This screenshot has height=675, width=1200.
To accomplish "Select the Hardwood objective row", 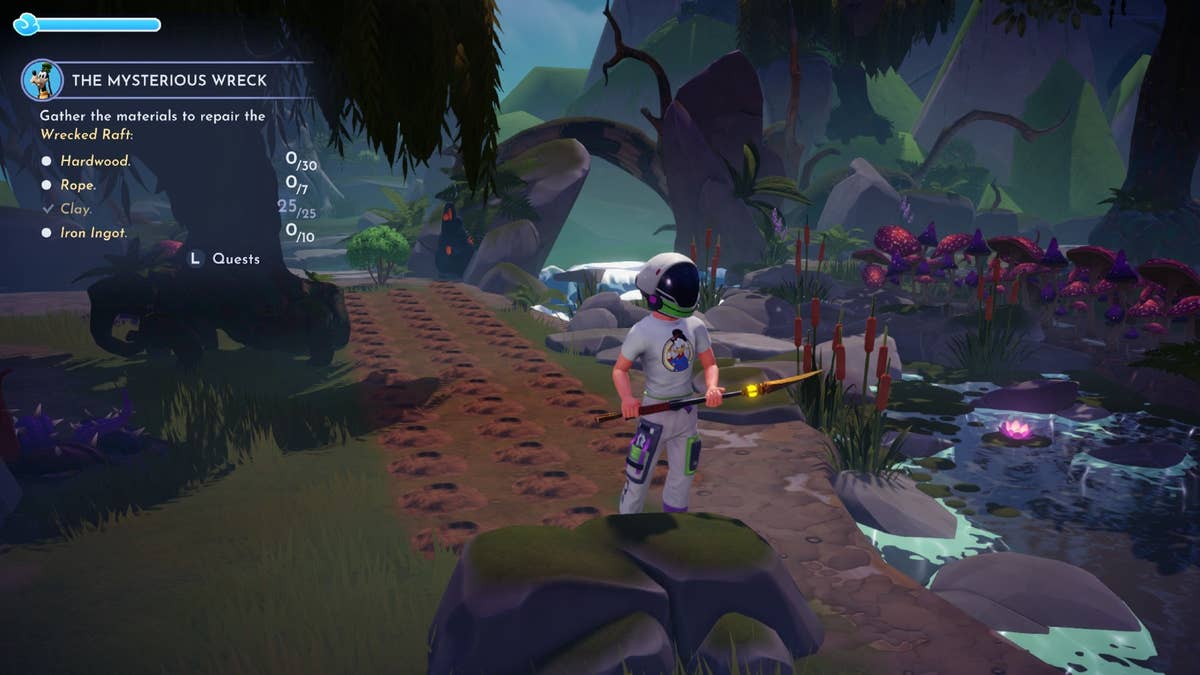I will pyautogui.click(x=95, y=161).
